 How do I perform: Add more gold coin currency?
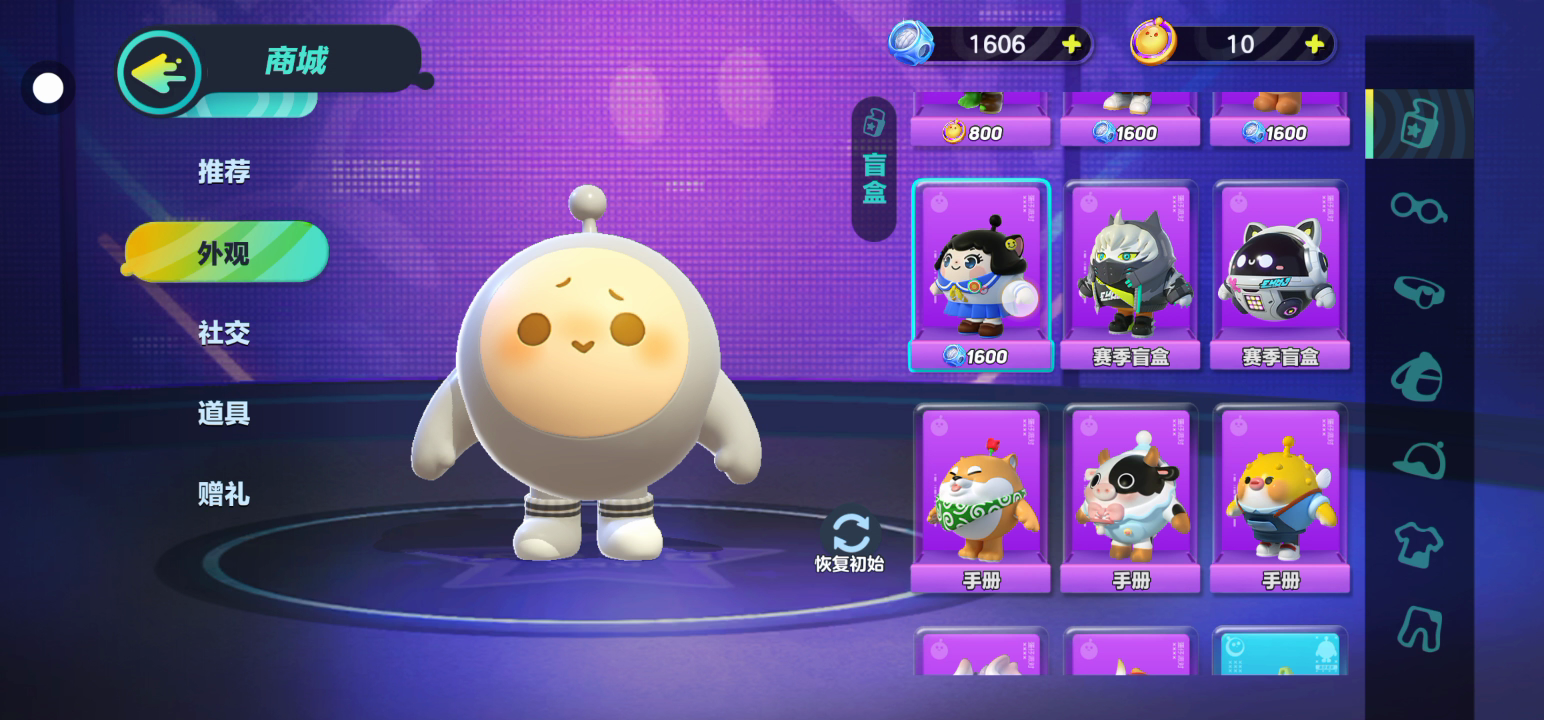tap(1315, 44)
